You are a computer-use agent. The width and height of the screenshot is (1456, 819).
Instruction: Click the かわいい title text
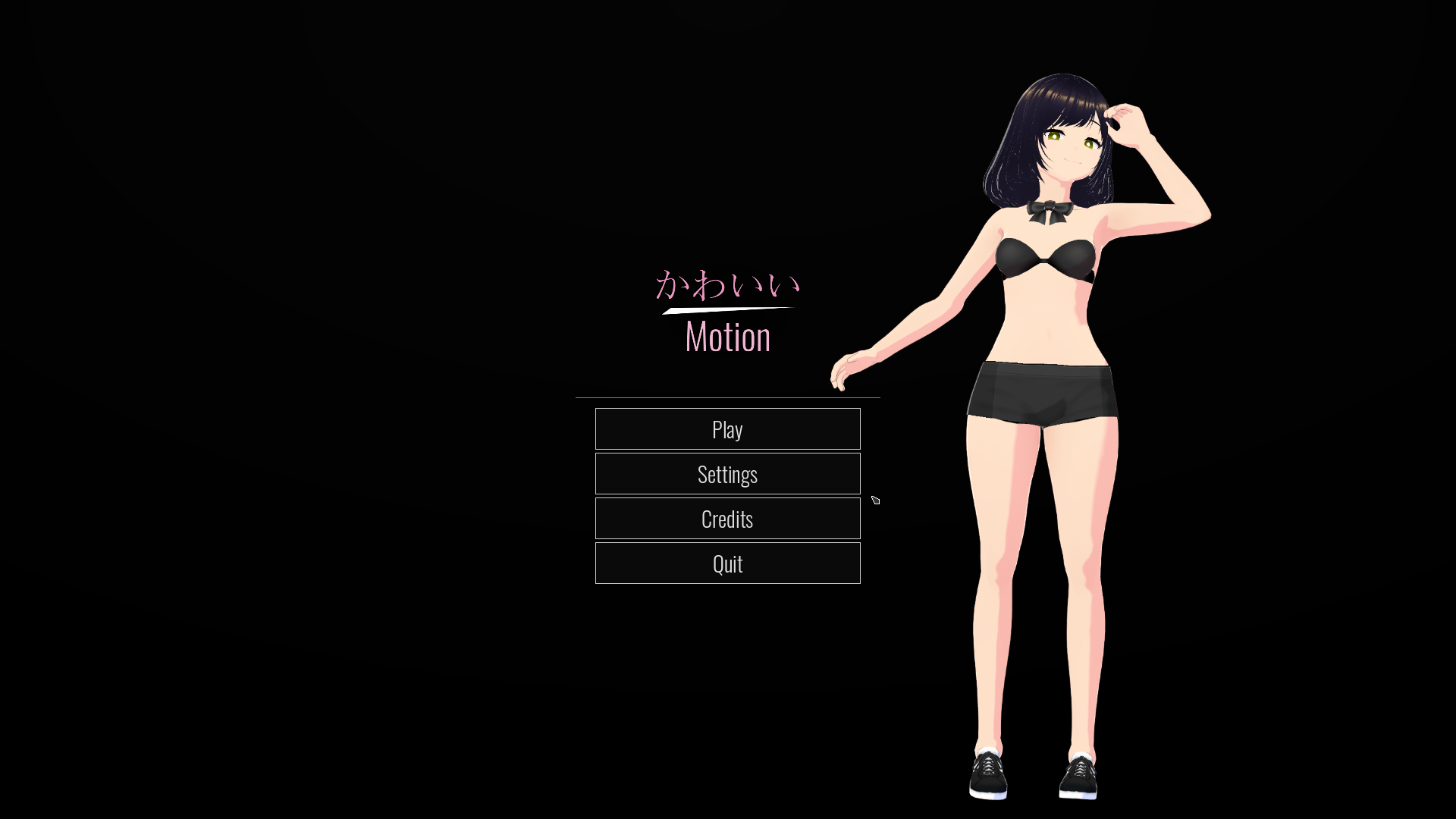tap(726, 284)
